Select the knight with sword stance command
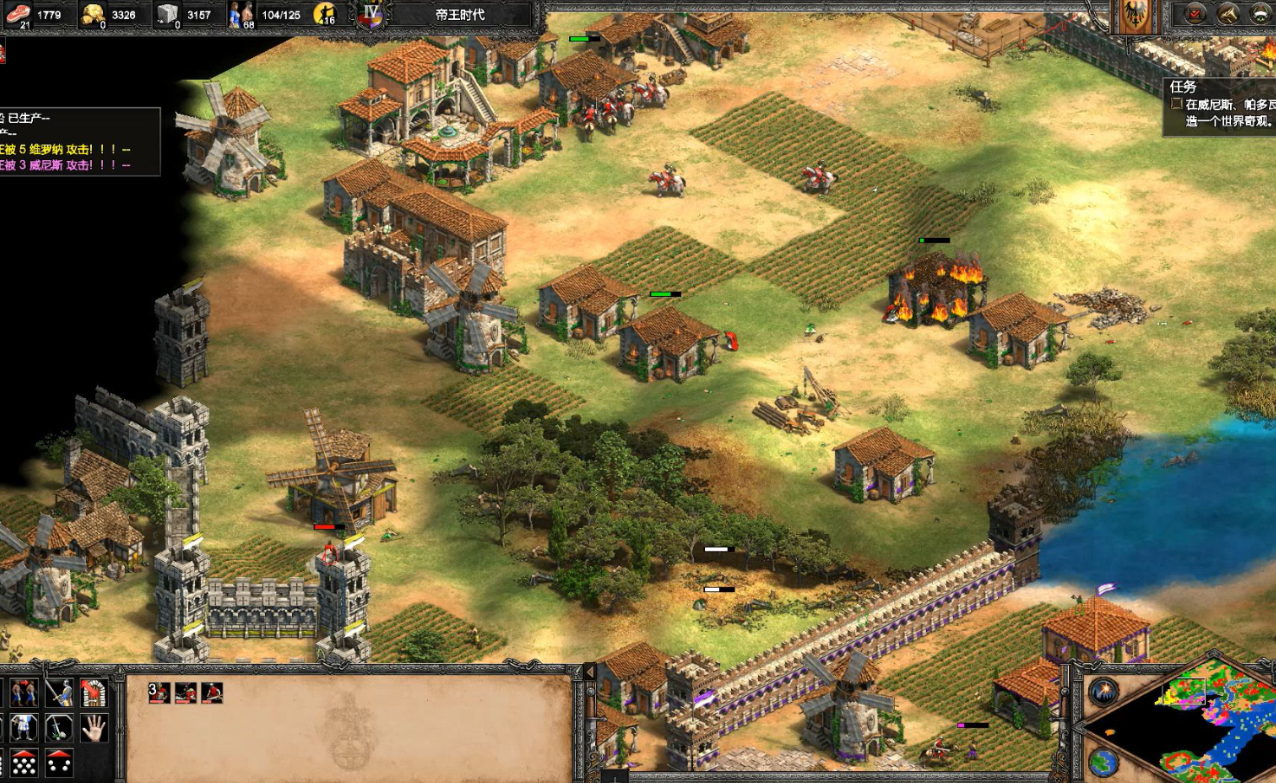 click(58, 692)
